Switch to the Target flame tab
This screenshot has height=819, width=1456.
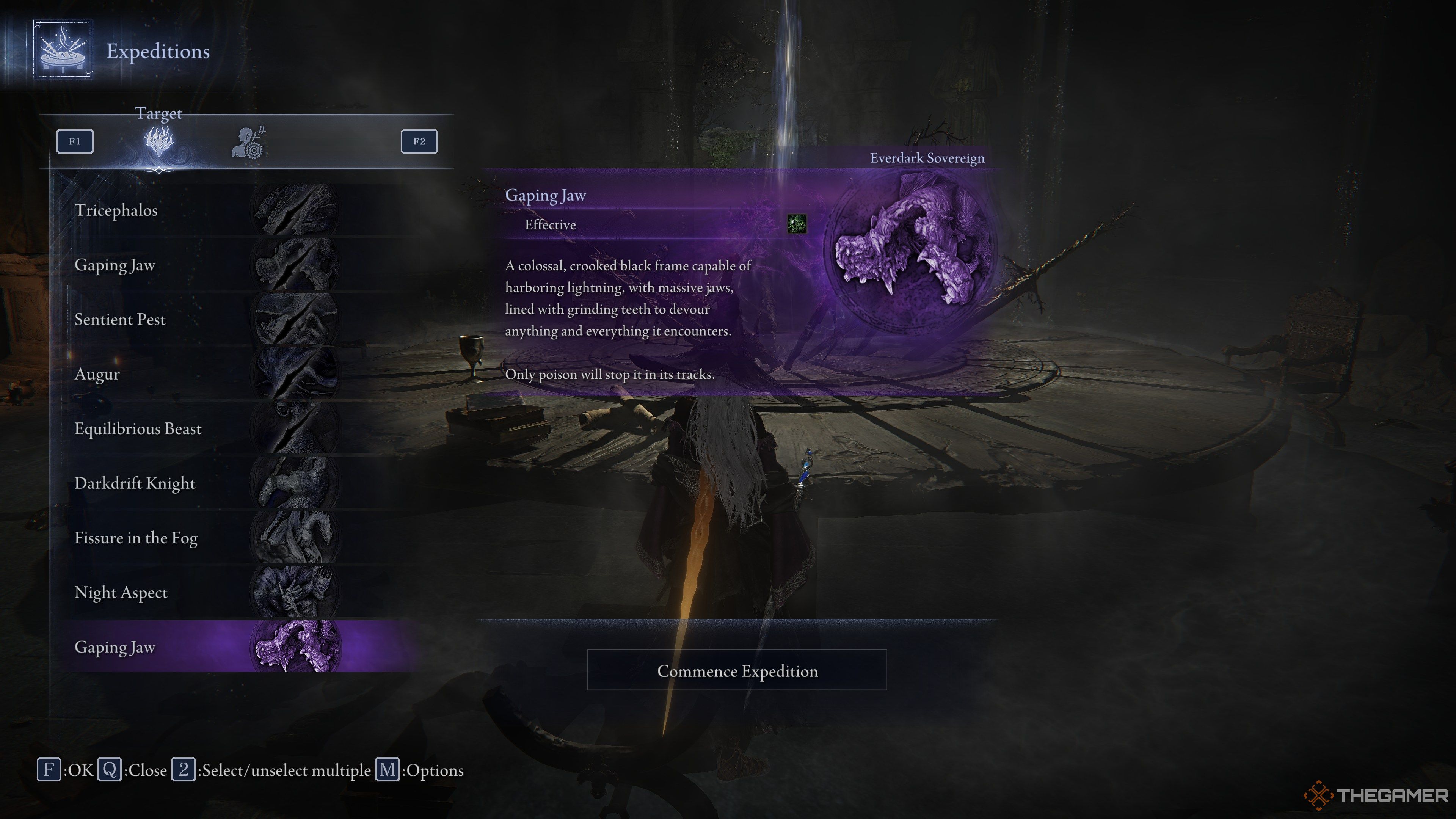pos(159,141)
